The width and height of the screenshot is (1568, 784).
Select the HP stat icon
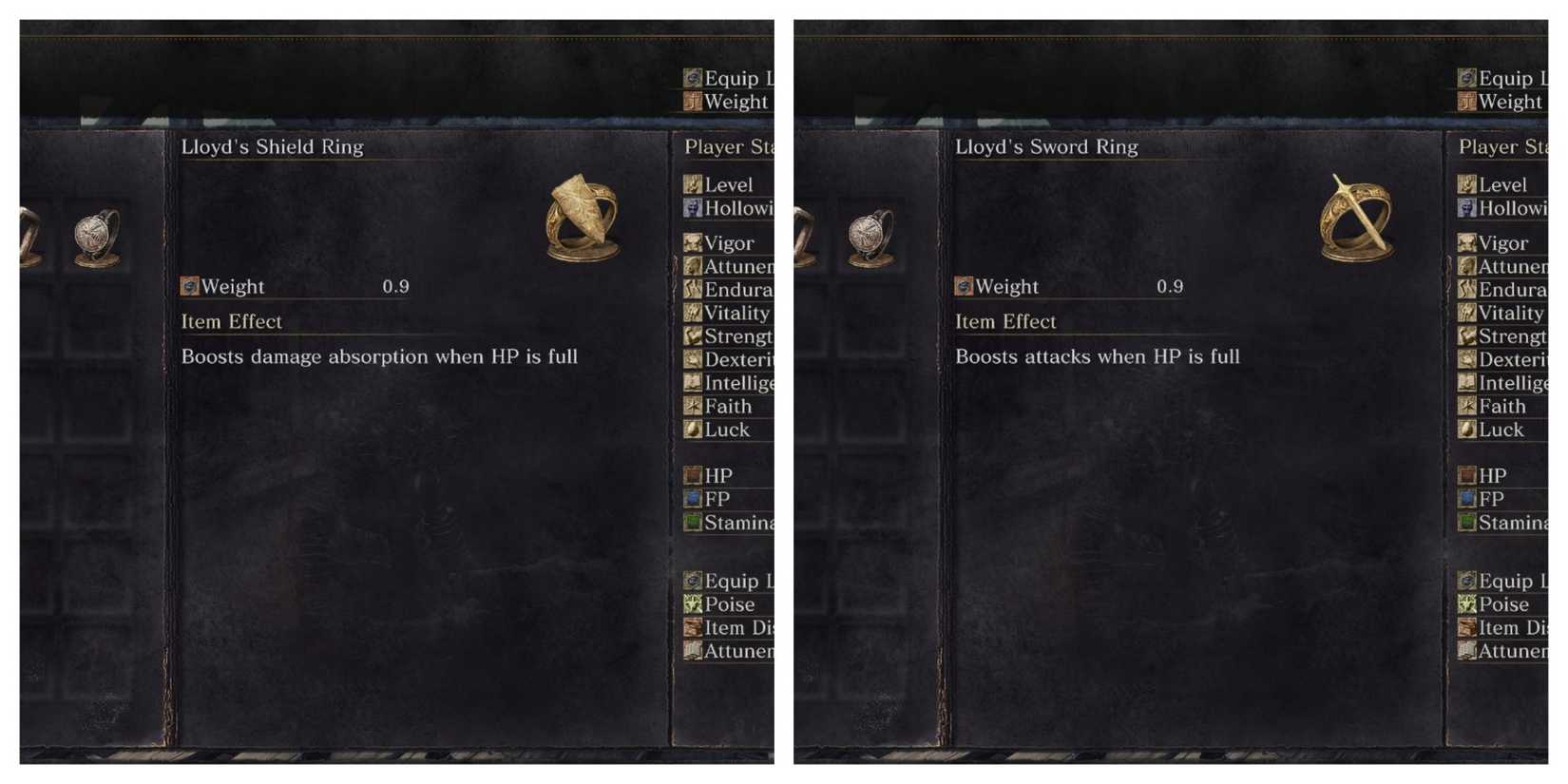pos(693,475)
